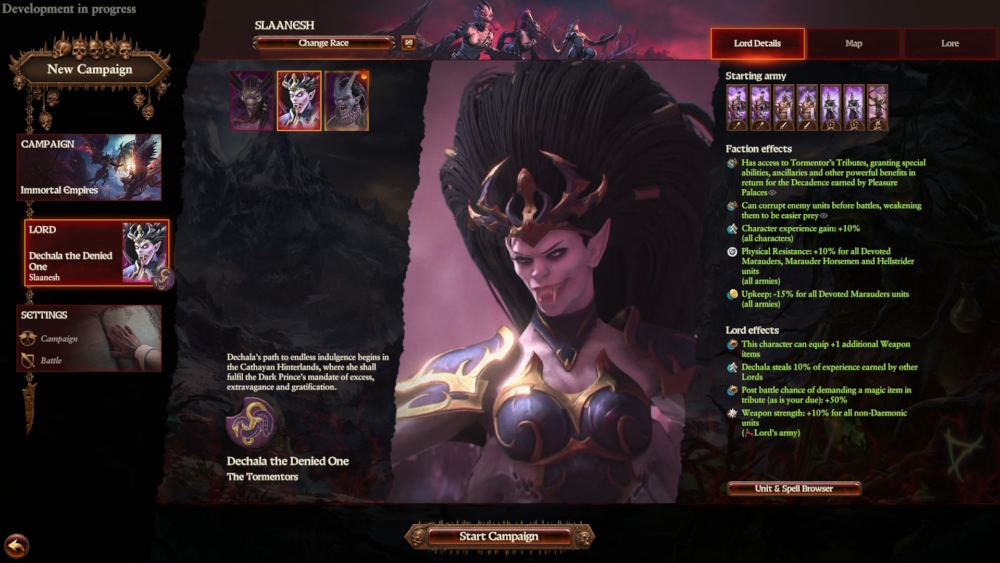Go back with the arrow button
The width and height of the screenshot is (1000, 563).
tap(16, 545)
